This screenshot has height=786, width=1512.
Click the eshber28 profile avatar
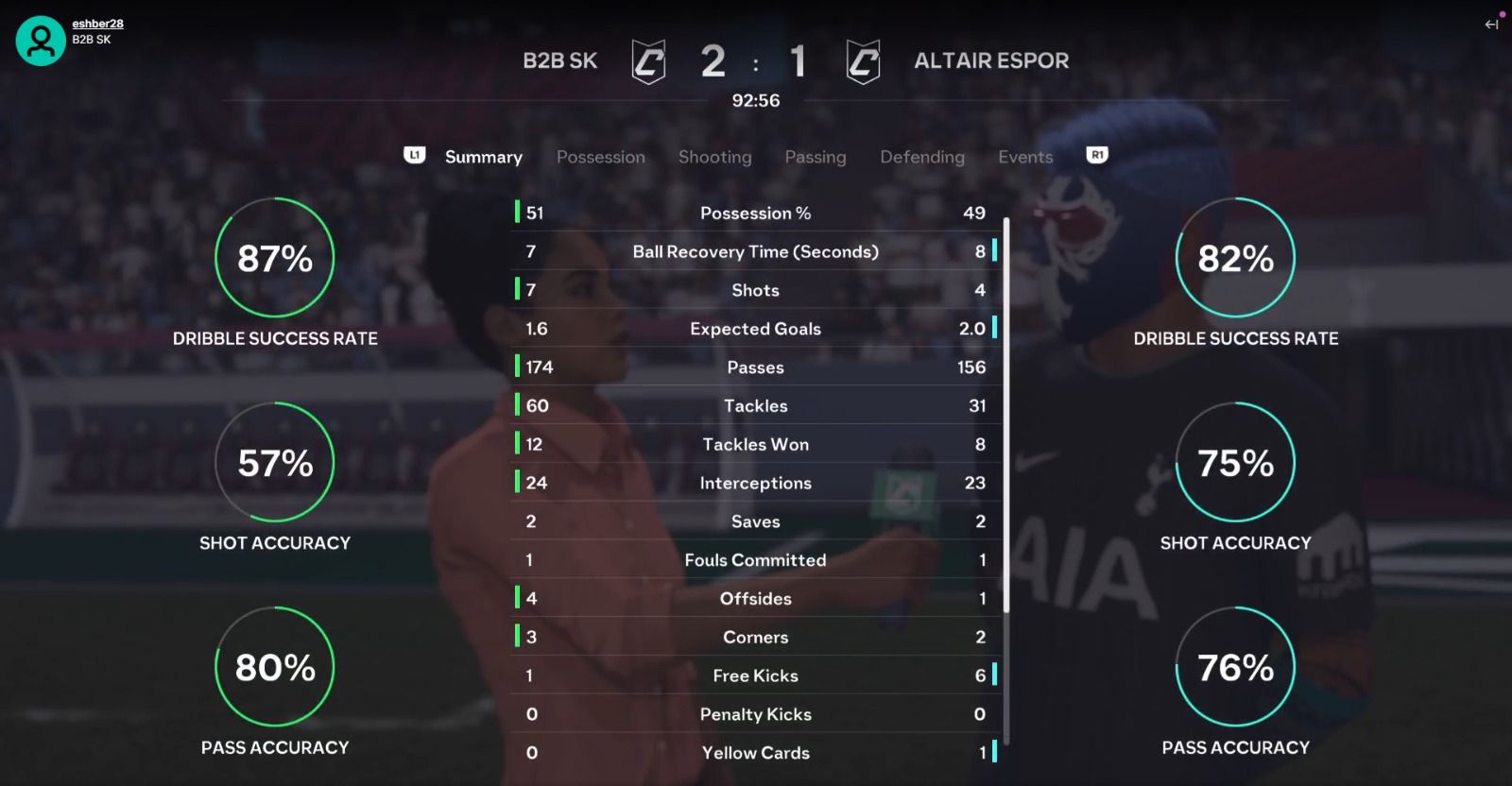pyautogui.click(x=41, y=41)
